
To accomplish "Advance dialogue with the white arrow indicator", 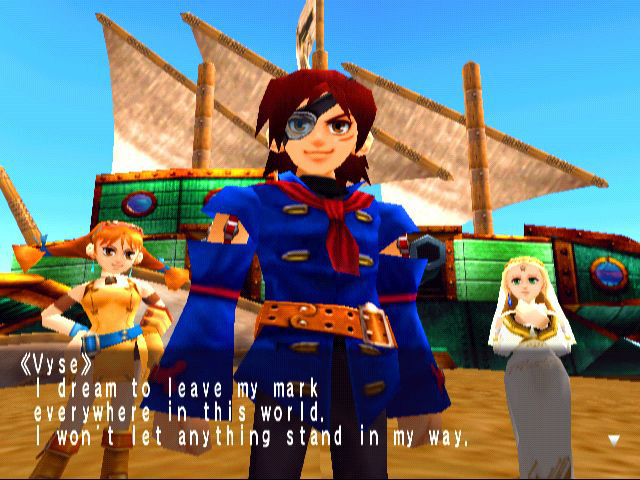I will (613, 438).
